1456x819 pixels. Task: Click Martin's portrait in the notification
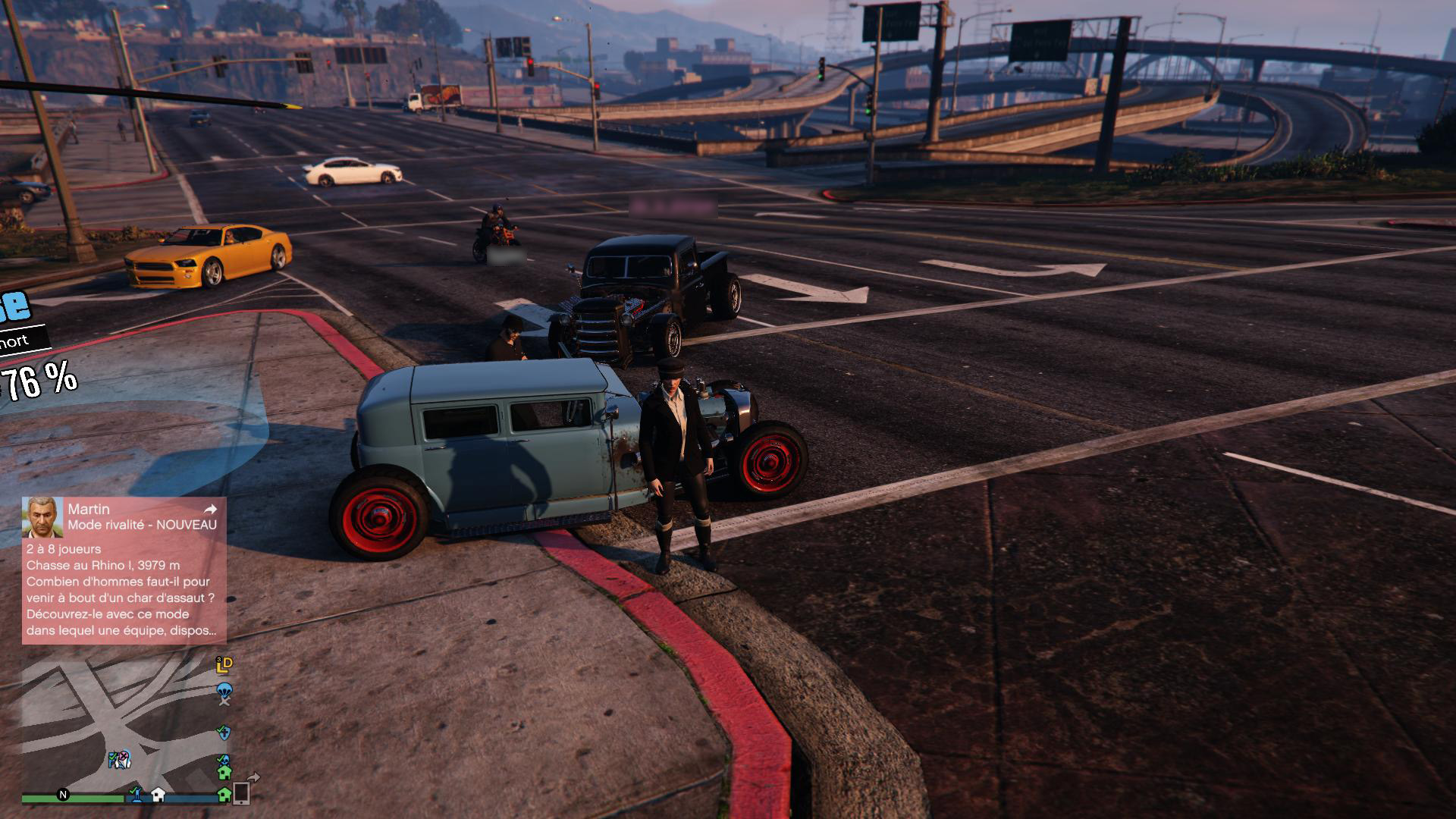click(42, 517)
